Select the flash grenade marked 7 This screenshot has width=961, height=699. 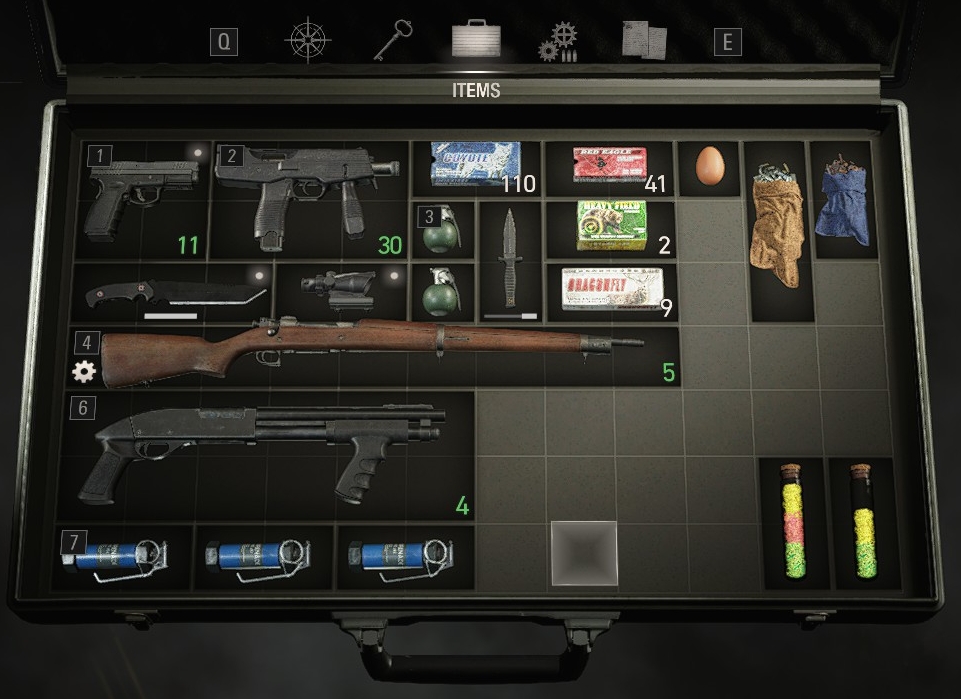pyautogui.click(x=120, y=558)
